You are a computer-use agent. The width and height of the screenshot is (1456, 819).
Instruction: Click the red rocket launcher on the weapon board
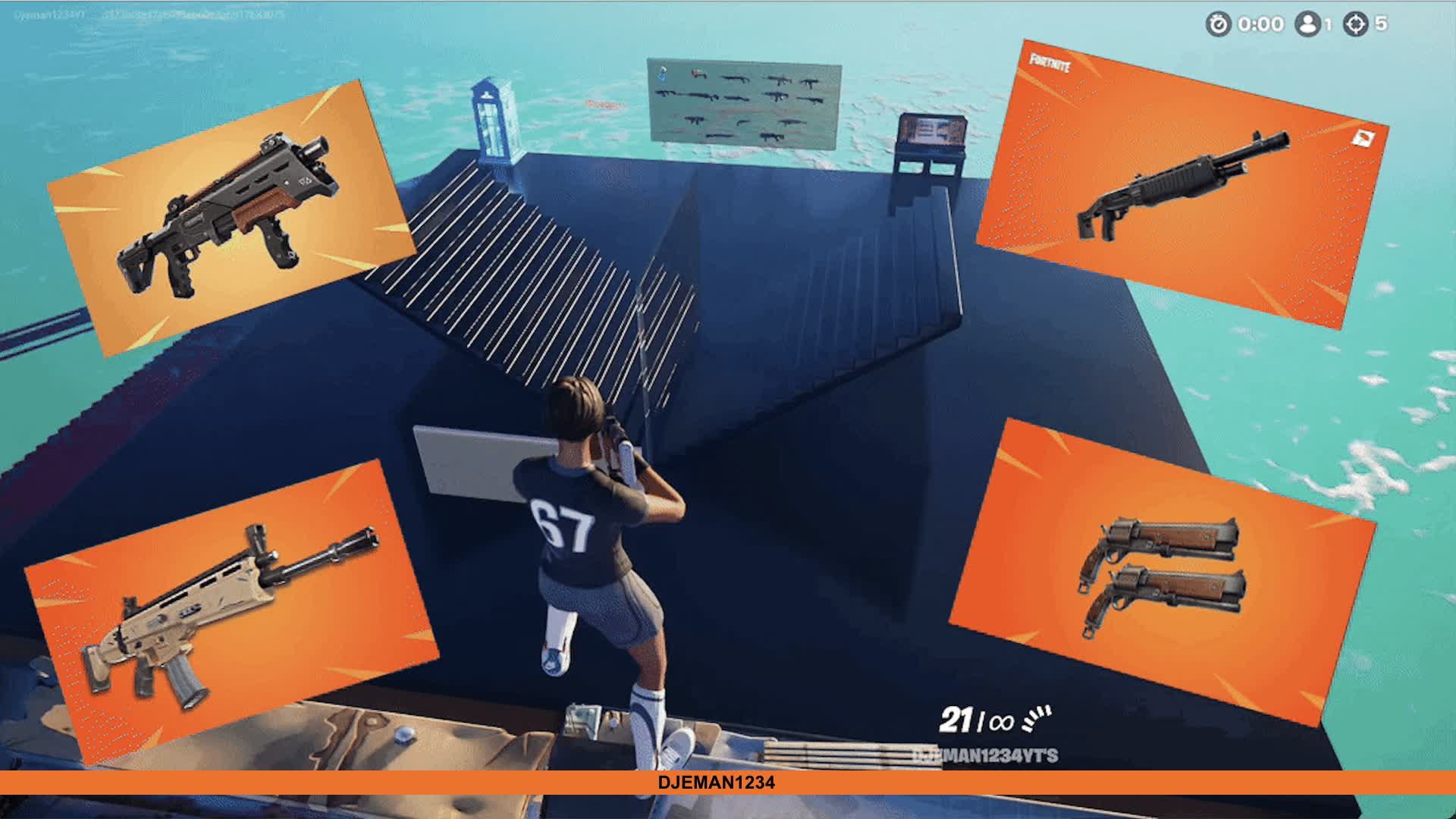point(699,74)
